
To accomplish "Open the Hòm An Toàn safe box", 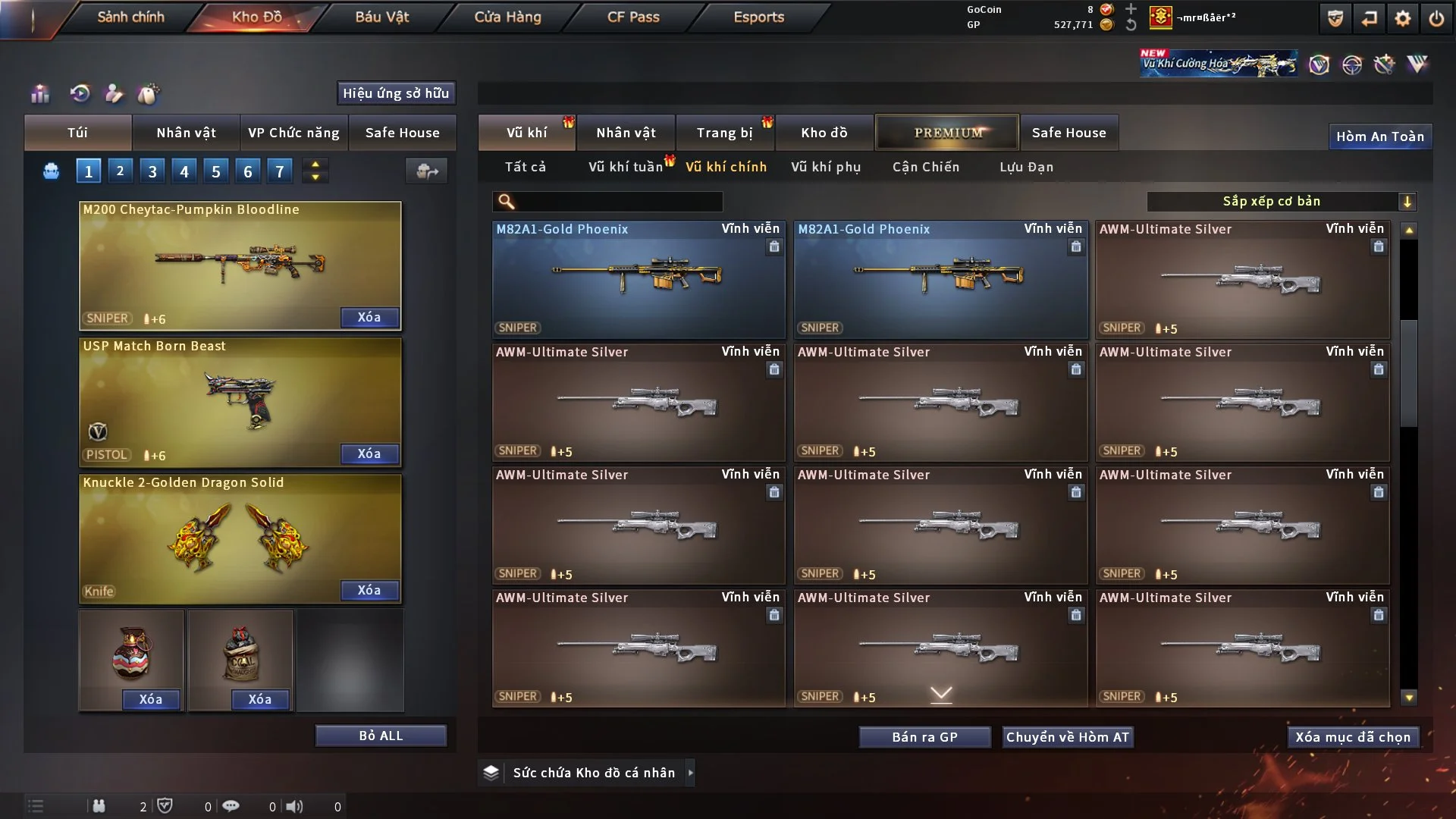I will click(1379, 136).
